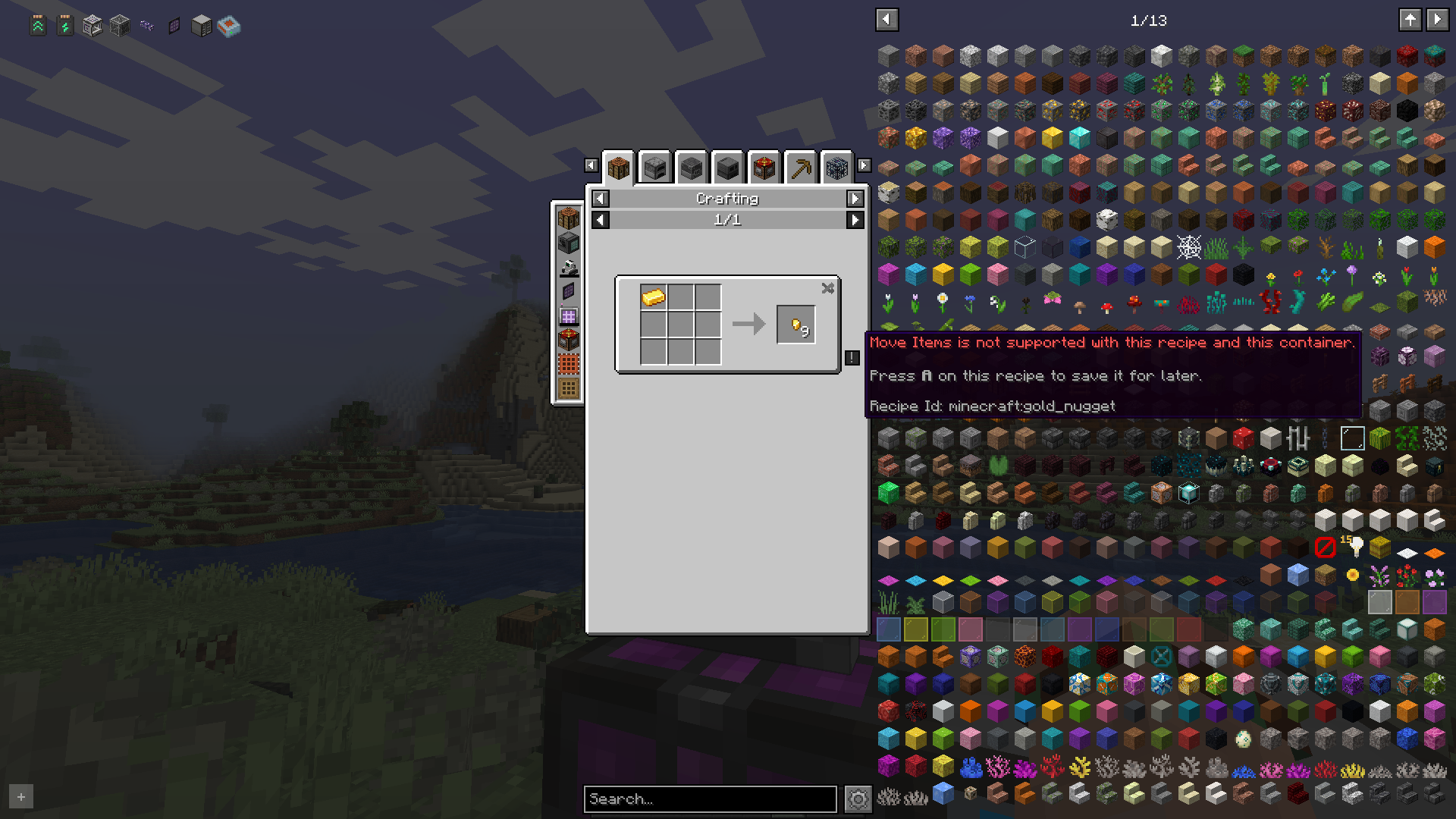This screenshot has width=1456, height=819.
Task: Click inside the Search field
Action: (709, 799)
